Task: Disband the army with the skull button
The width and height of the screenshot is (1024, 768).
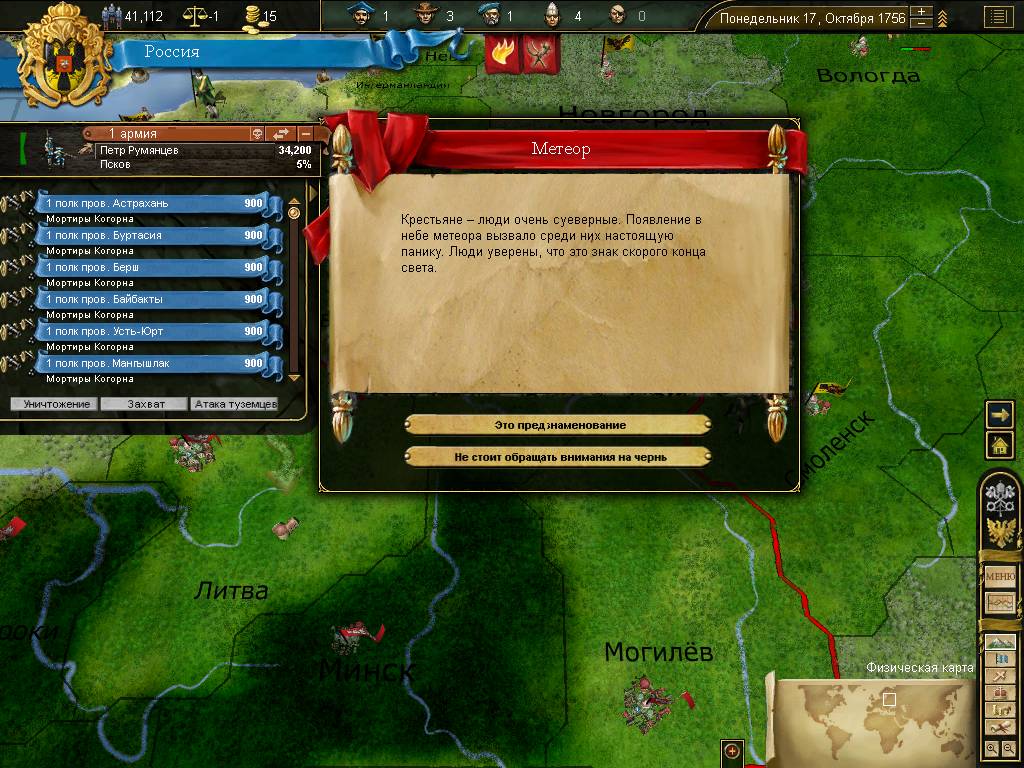Action: click(256, 134)
